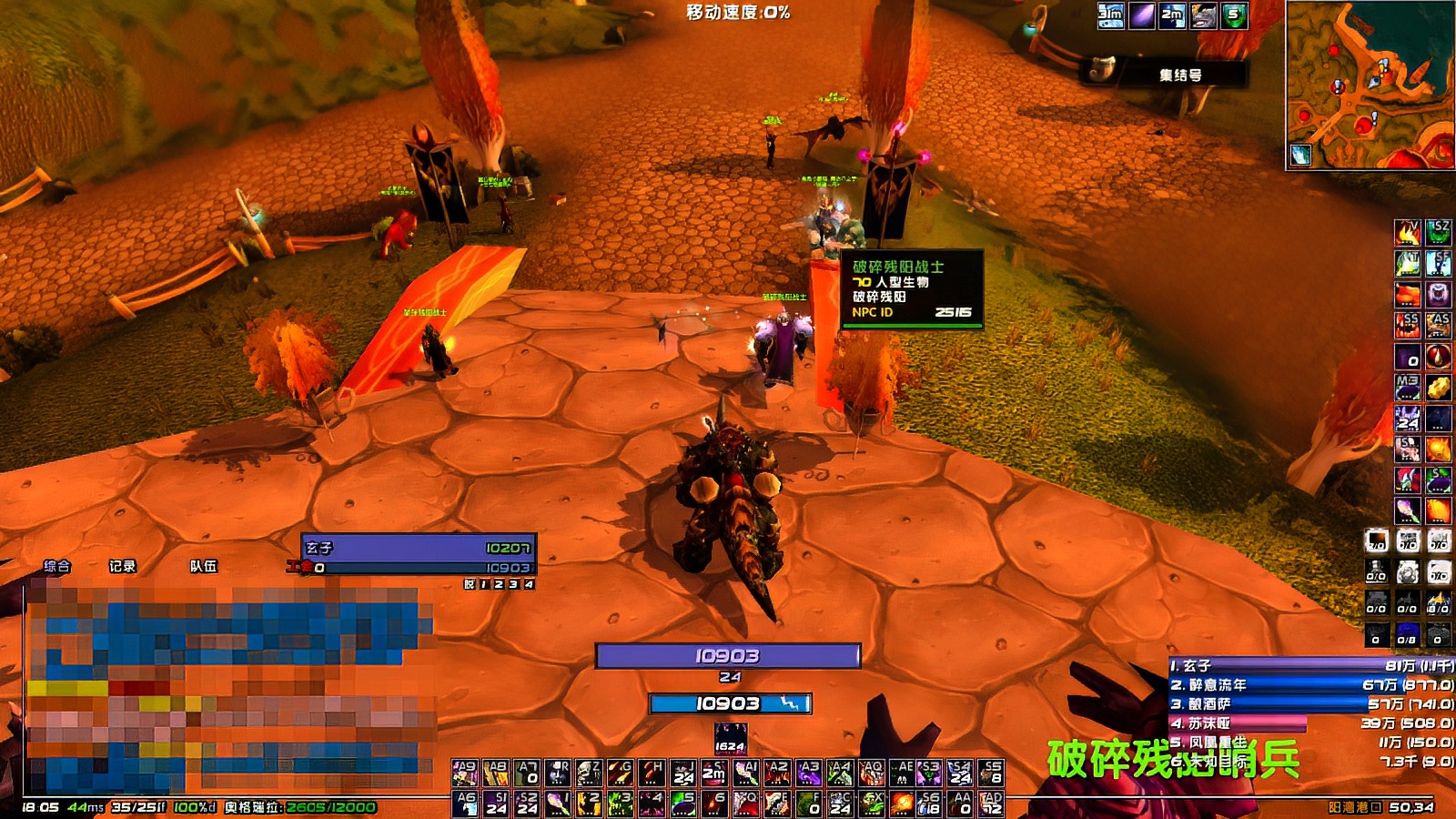Image resolution: width=1456 pixels, height=819 pixels.
Task: Use the green ability keybound to 3
Action: pos(620,804)
